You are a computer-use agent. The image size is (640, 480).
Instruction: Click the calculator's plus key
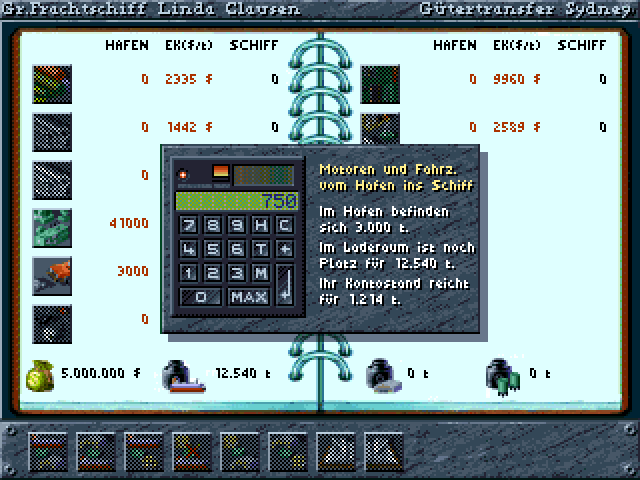click(284, 248)
